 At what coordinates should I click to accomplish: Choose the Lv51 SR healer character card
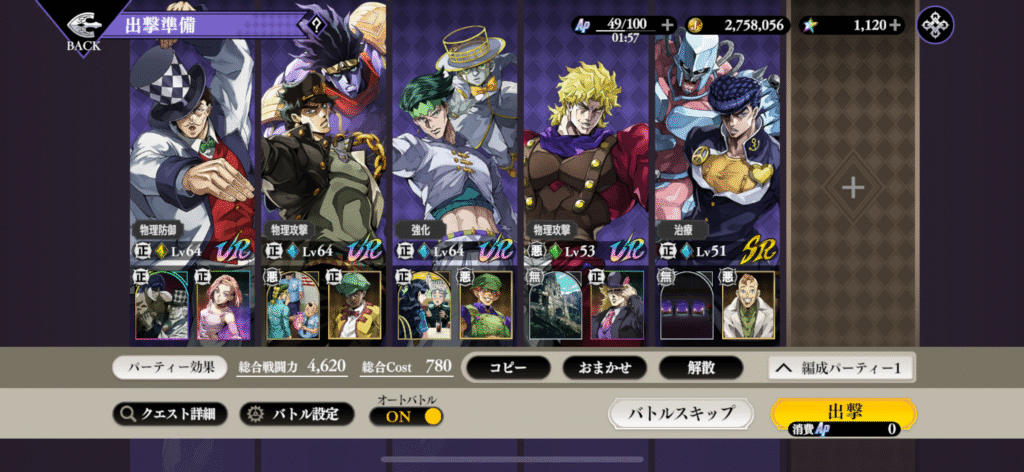(716, 150)
